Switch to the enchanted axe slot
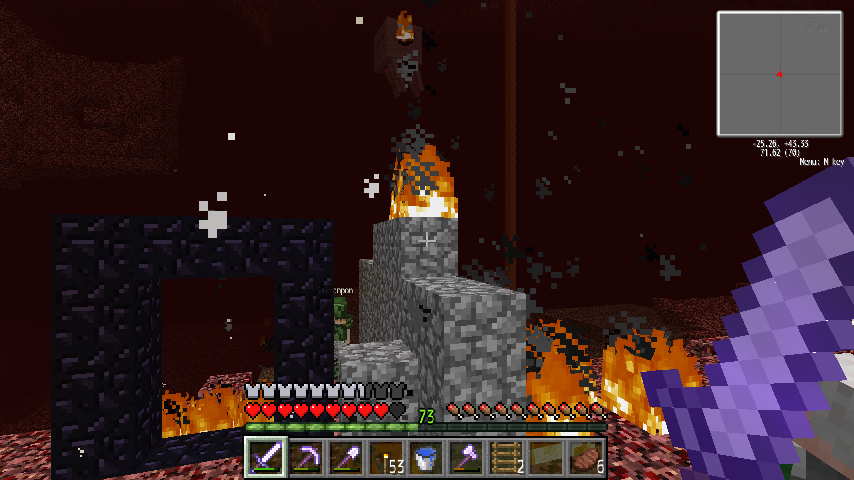Screen dimensions: 854x480 pyautogui.click(x=466, y=458)
